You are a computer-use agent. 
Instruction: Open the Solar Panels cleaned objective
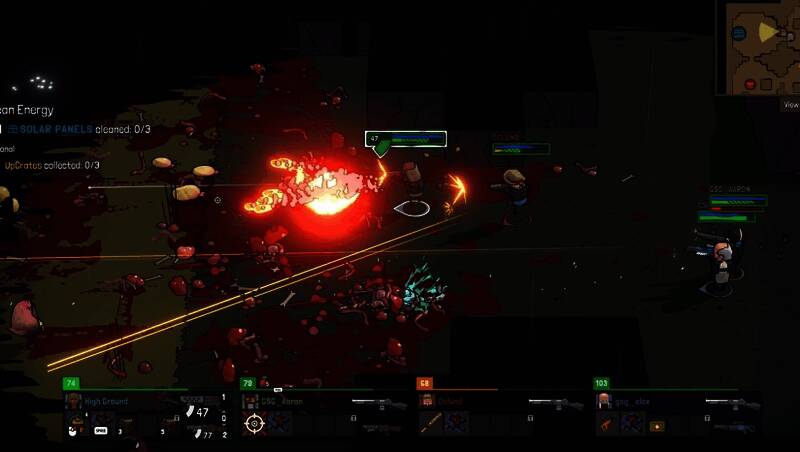click(x=80, y=129)
